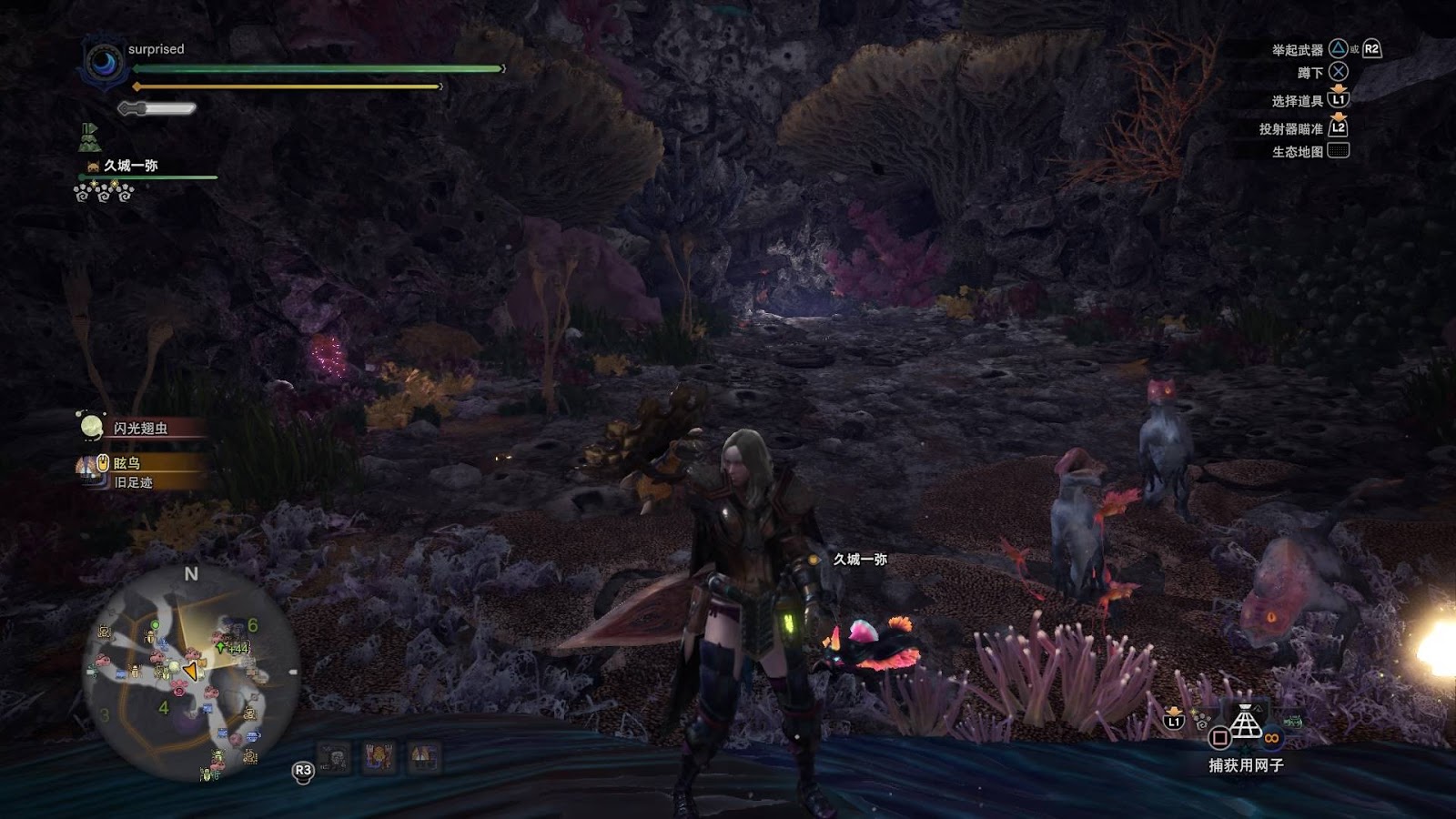Choose the orange monster icon slot

pyautogui.click(x=379, y=757)
